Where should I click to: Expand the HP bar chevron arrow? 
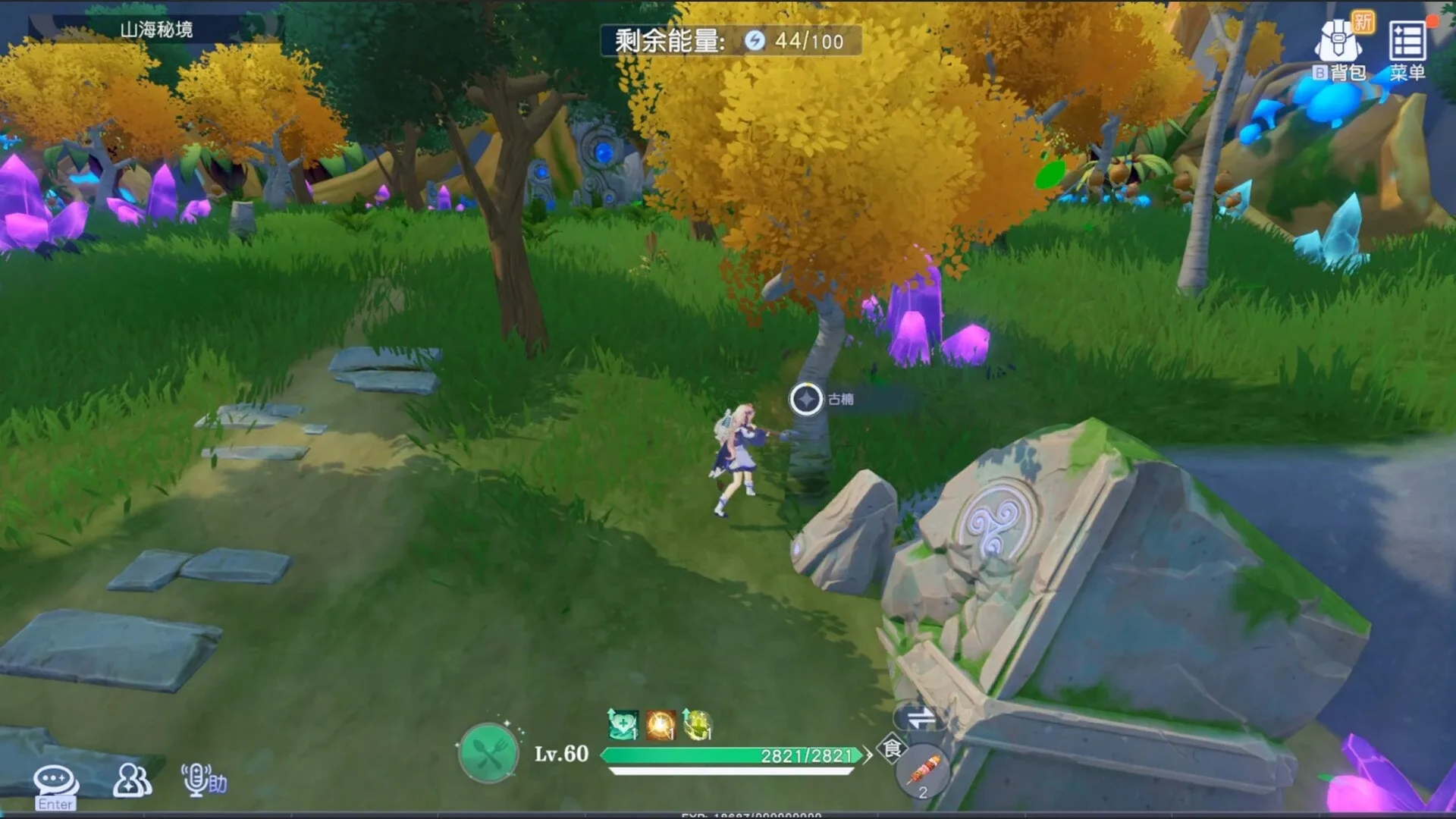coord(867,755)
